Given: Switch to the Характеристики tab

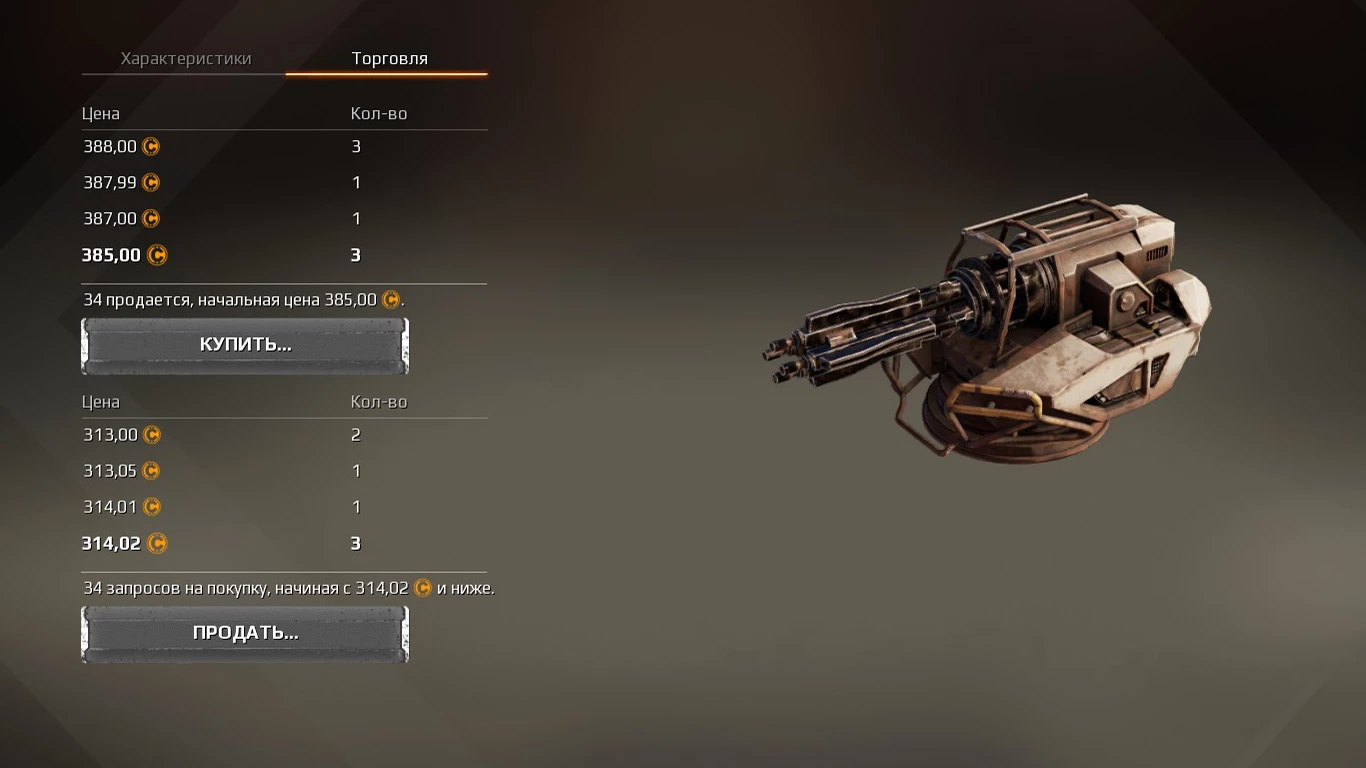Looking at the screenshot, I should pyautogui.click(x=185, y=59).
